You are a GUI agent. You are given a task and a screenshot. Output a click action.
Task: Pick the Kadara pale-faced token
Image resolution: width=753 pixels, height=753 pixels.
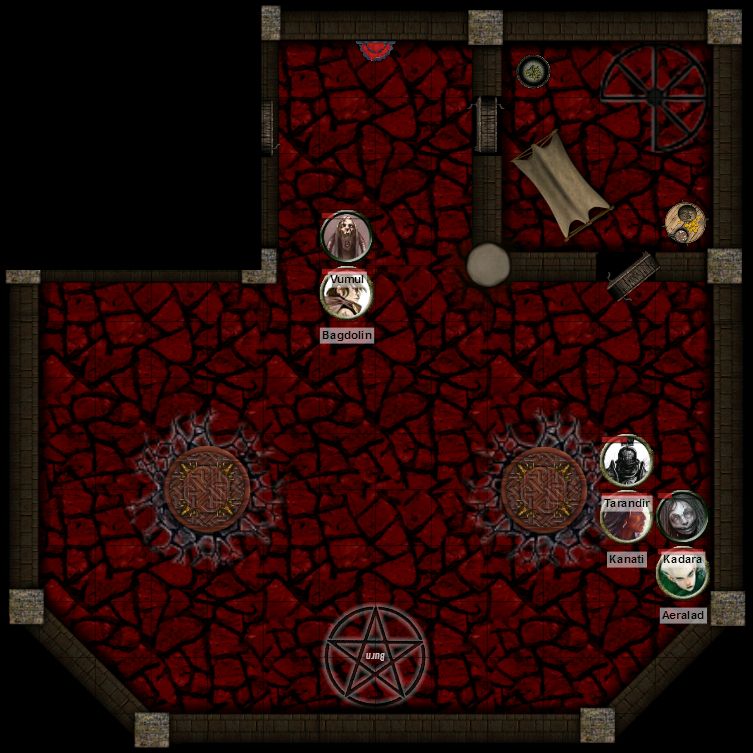pyautogui.click(x=682, y=517)
